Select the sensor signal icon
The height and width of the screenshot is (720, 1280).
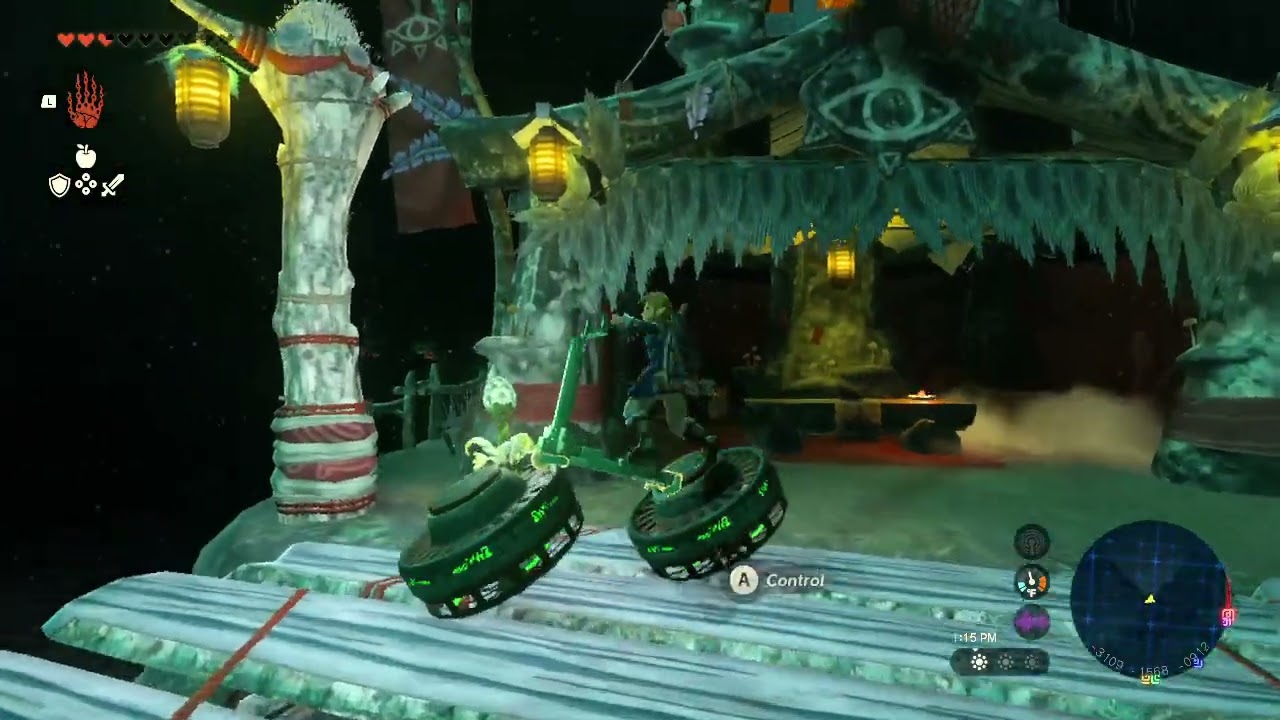(1032, 541)
